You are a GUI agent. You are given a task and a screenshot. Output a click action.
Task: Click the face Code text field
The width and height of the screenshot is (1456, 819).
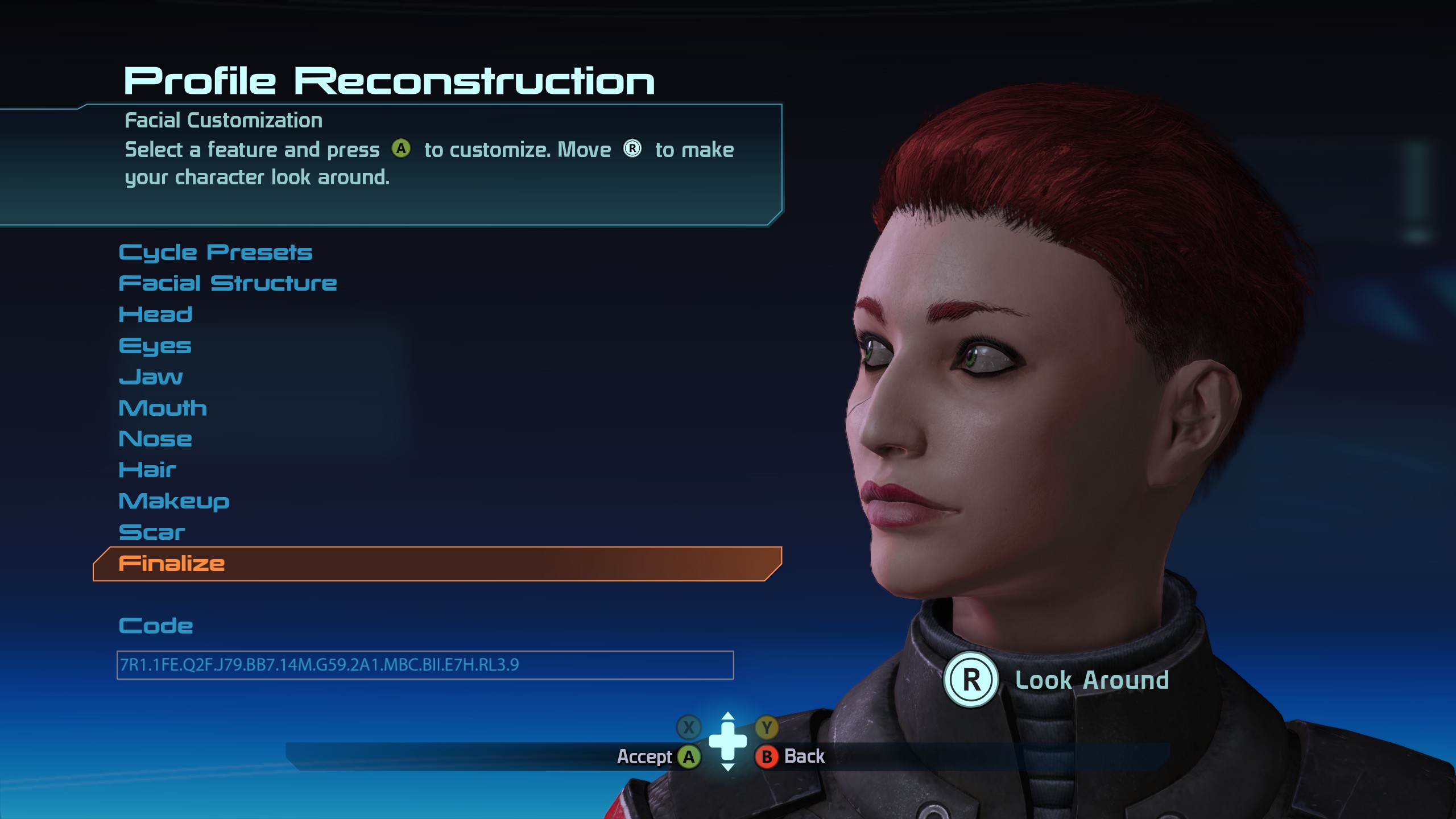tap(424, 665)
